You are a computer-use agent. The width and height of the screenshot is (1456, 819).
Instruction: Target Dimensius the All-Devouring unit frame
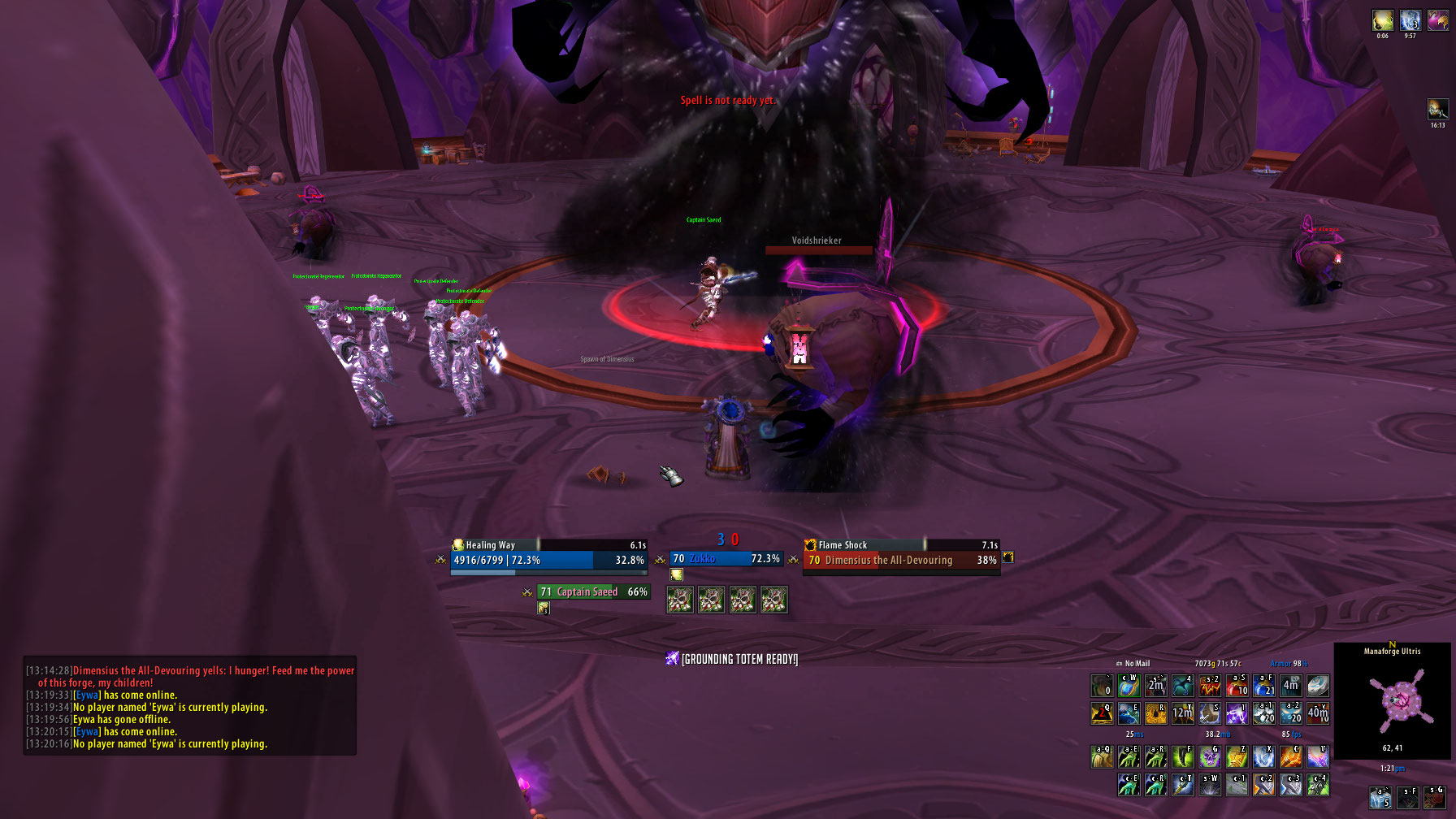[x=902, y=560]
